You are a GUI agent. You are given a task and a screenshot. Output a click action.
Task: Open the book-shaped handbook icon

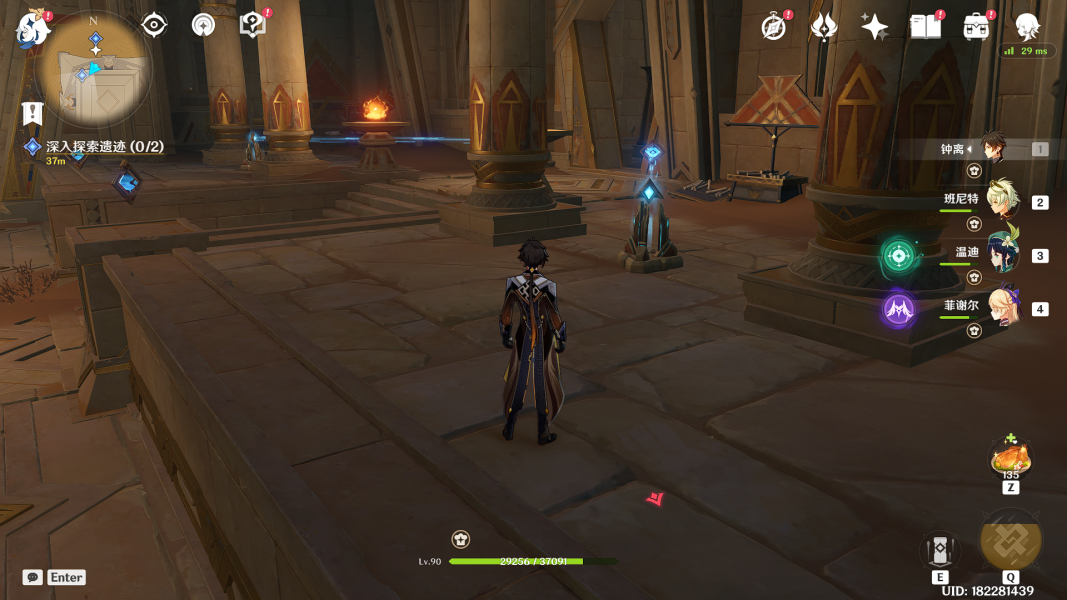pos(925,27)
